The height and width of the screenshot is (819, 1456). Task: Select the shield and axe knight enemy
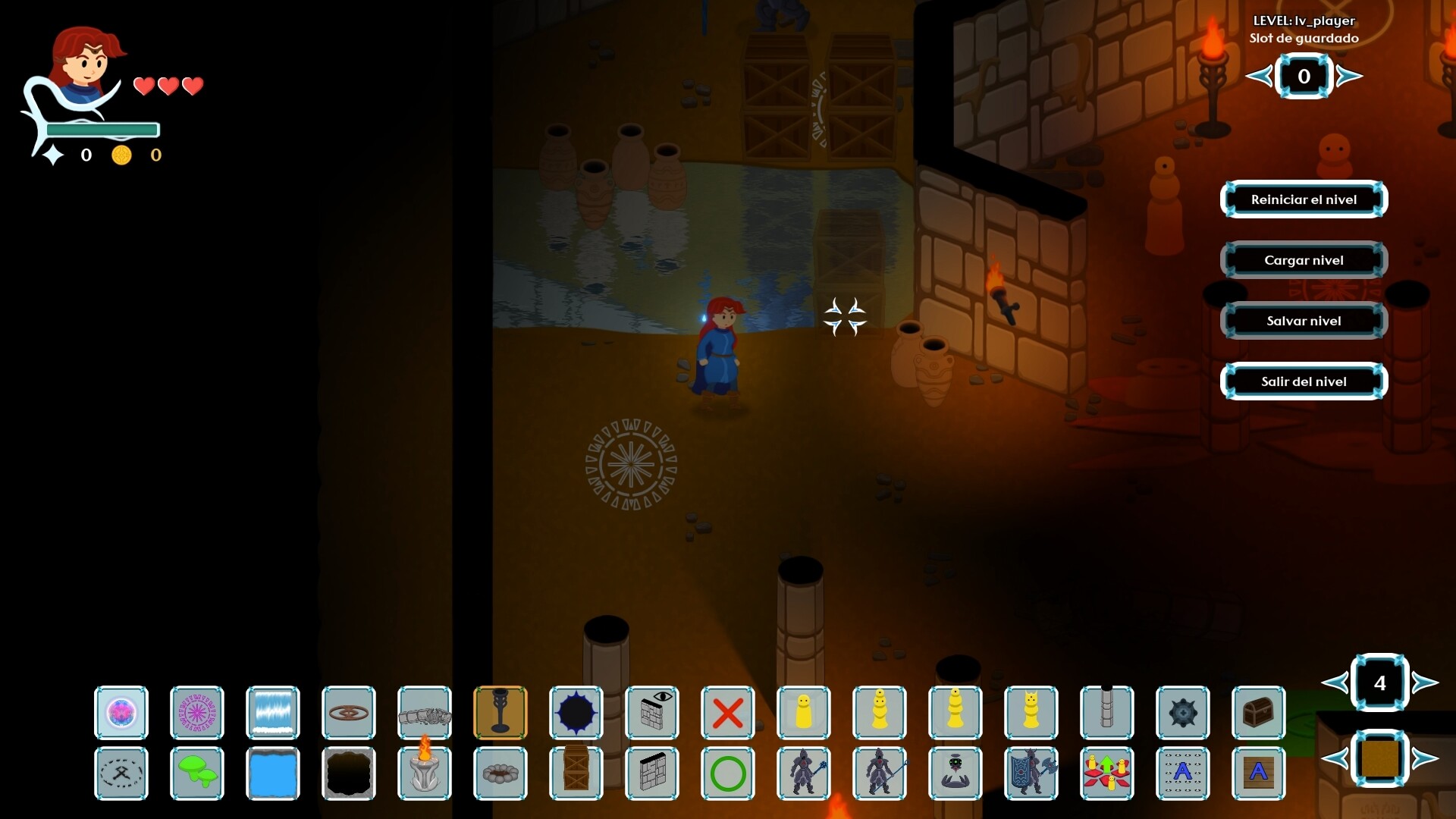pyautogui.click(x=1031, y=773)
